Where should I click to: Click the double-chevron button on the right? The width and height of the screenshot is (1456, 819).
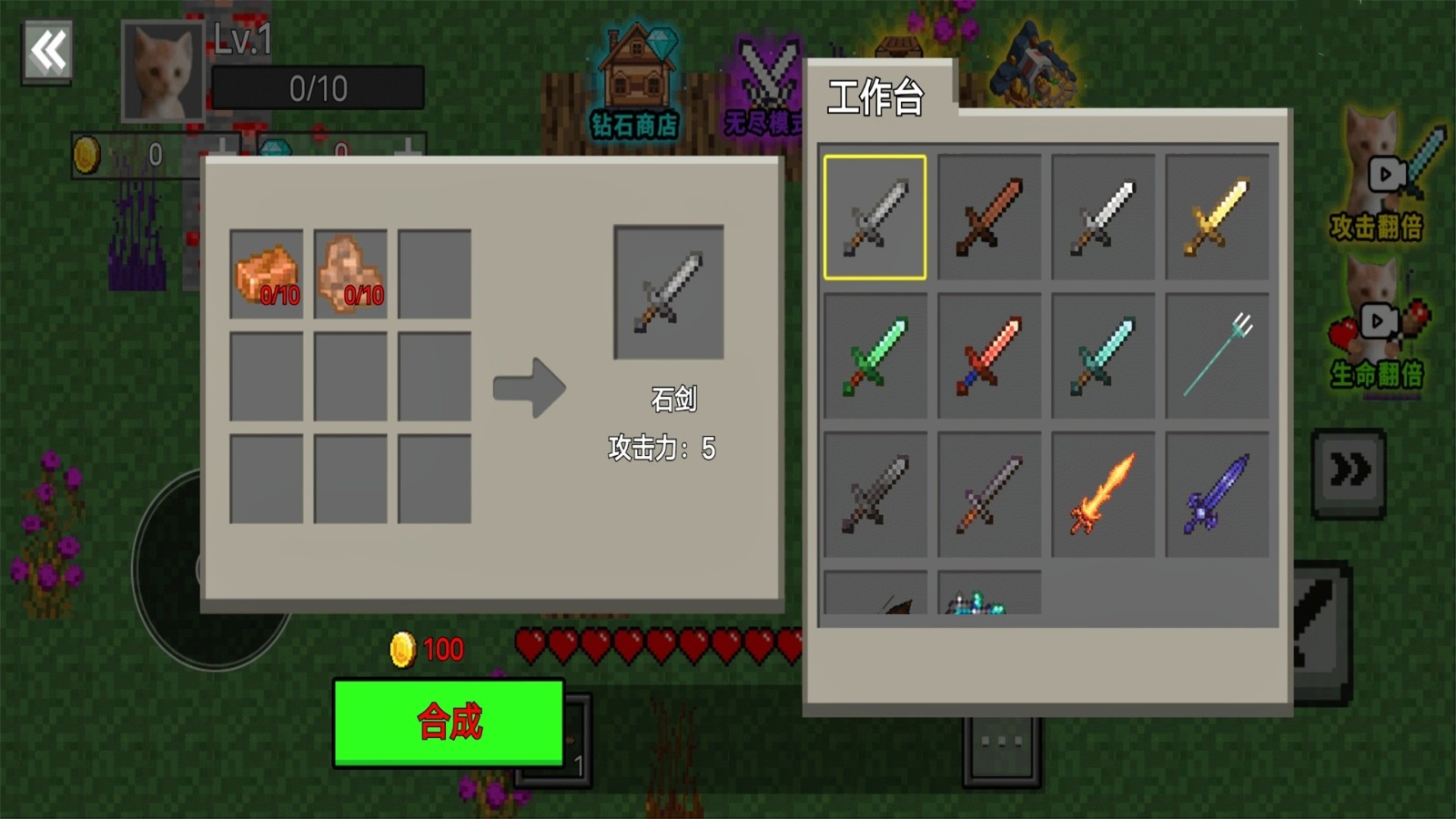click(1349, 471)
